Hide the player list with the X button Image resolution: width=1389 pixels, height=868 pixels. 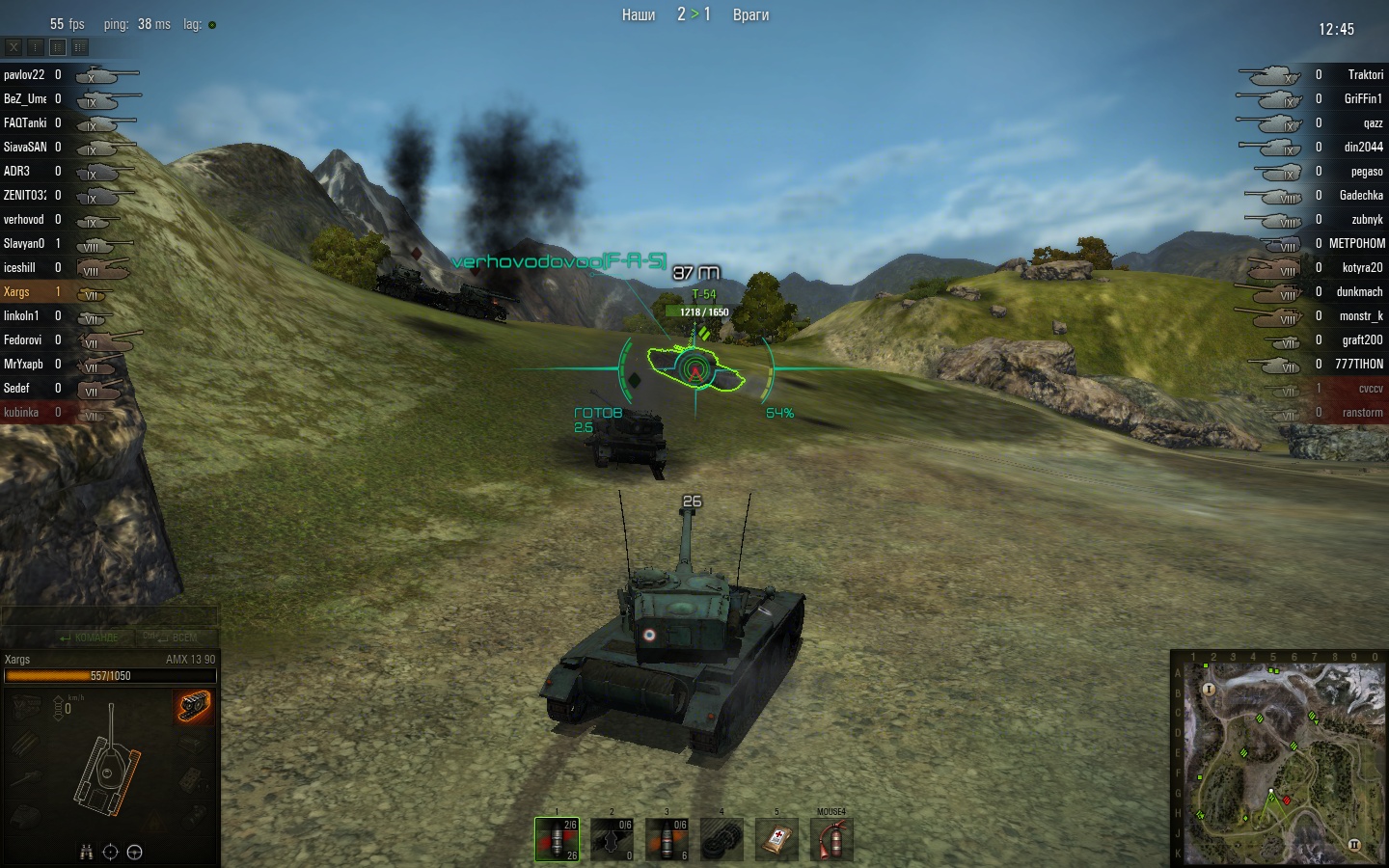(14, 46)
